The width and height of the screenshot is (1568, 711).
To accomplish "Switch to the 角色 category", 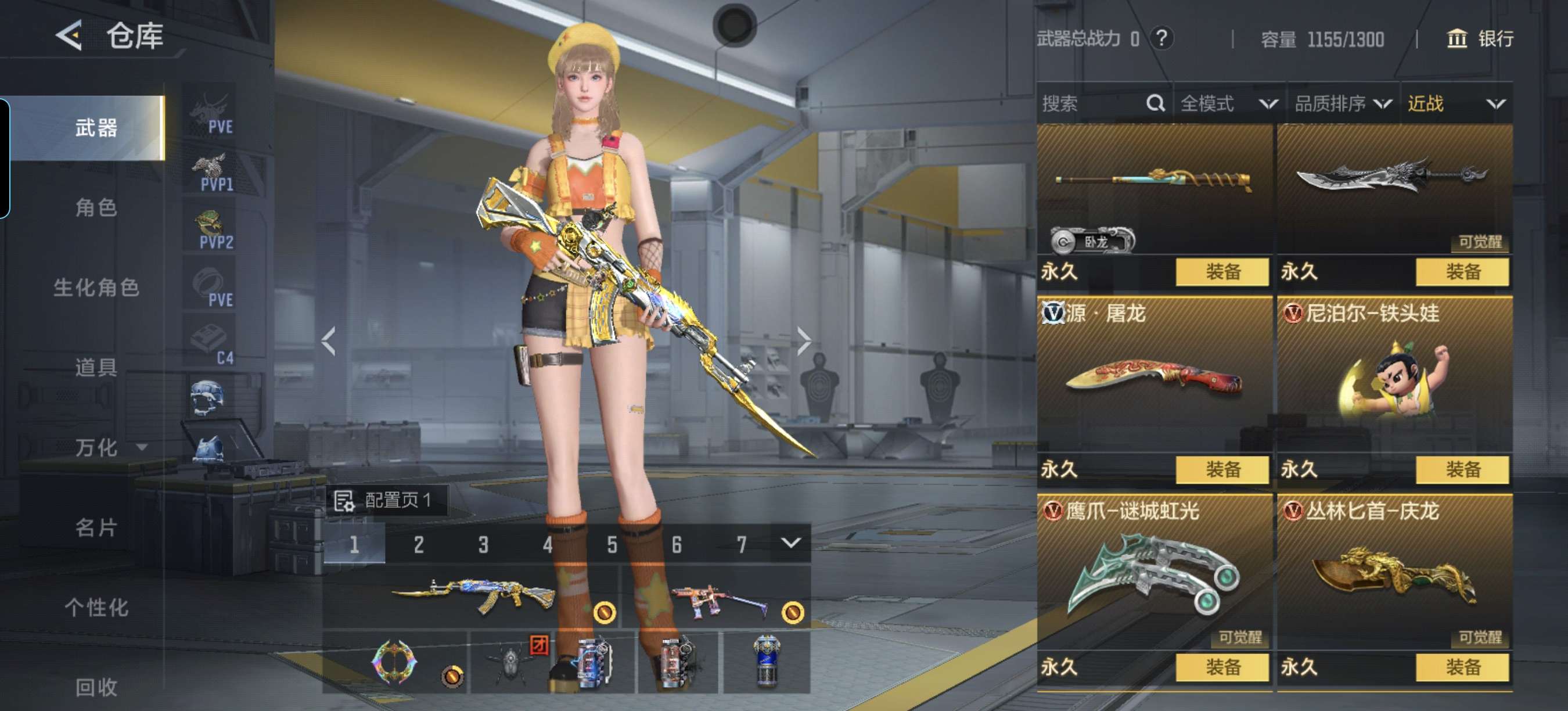I will 96,207.
